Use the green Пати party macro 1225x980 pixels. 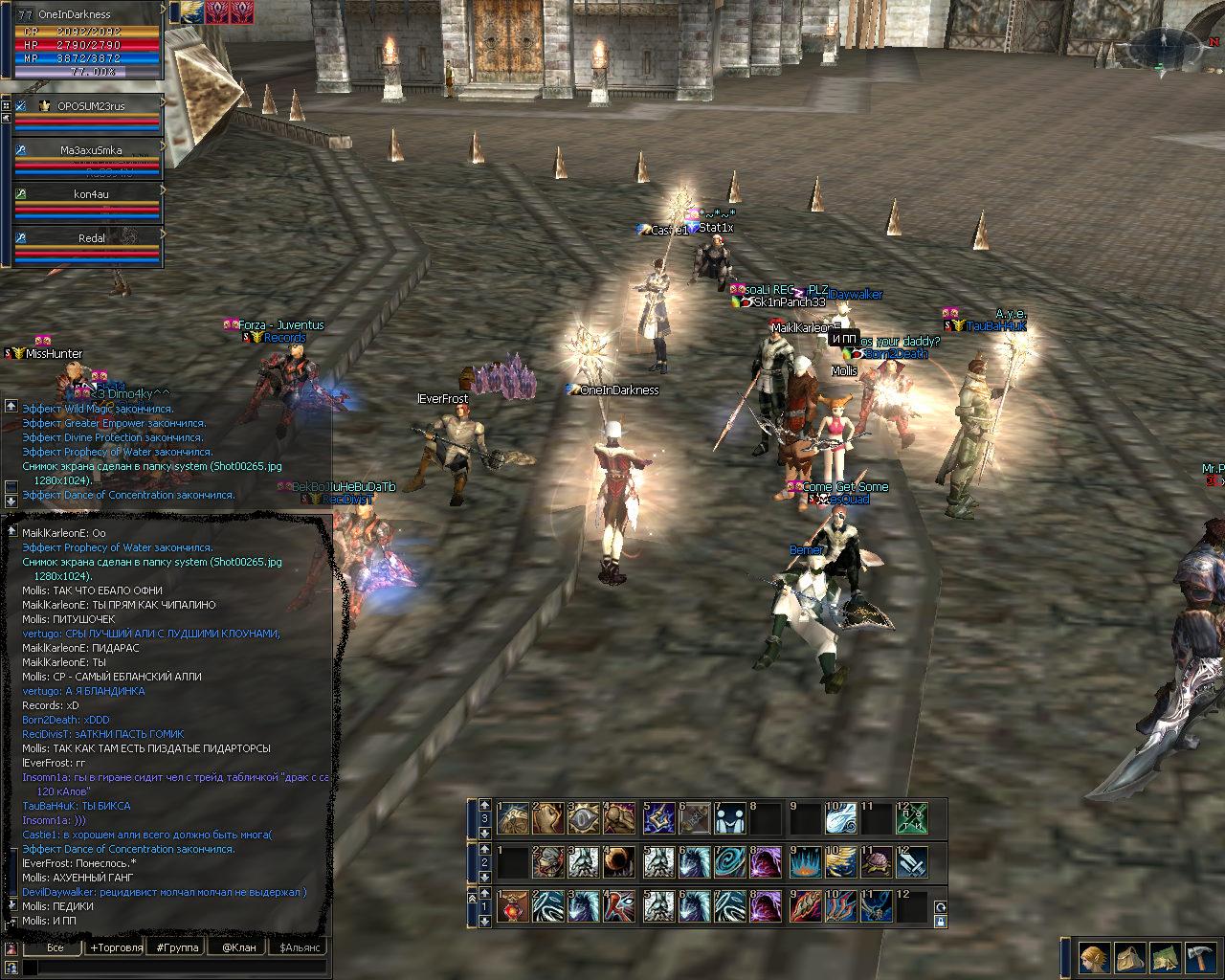[x=912, y=819]
